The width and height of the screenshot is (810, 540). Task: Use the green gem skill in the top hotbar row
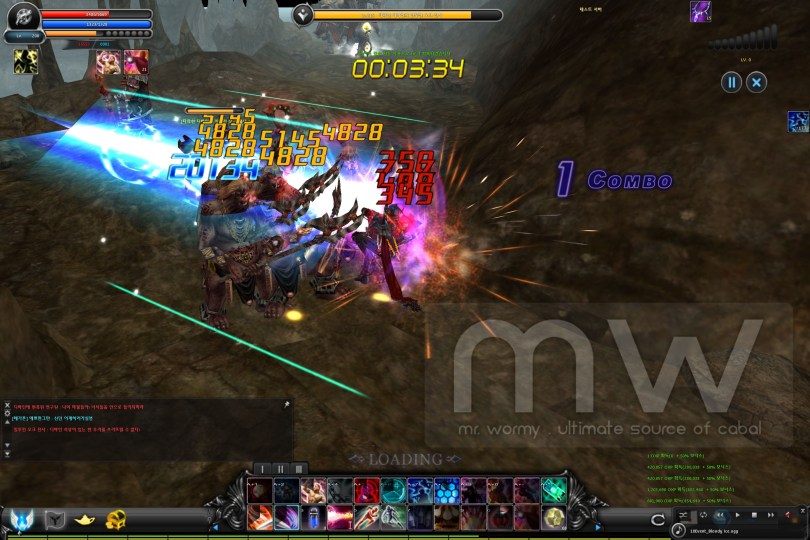[x=554, y=491]
